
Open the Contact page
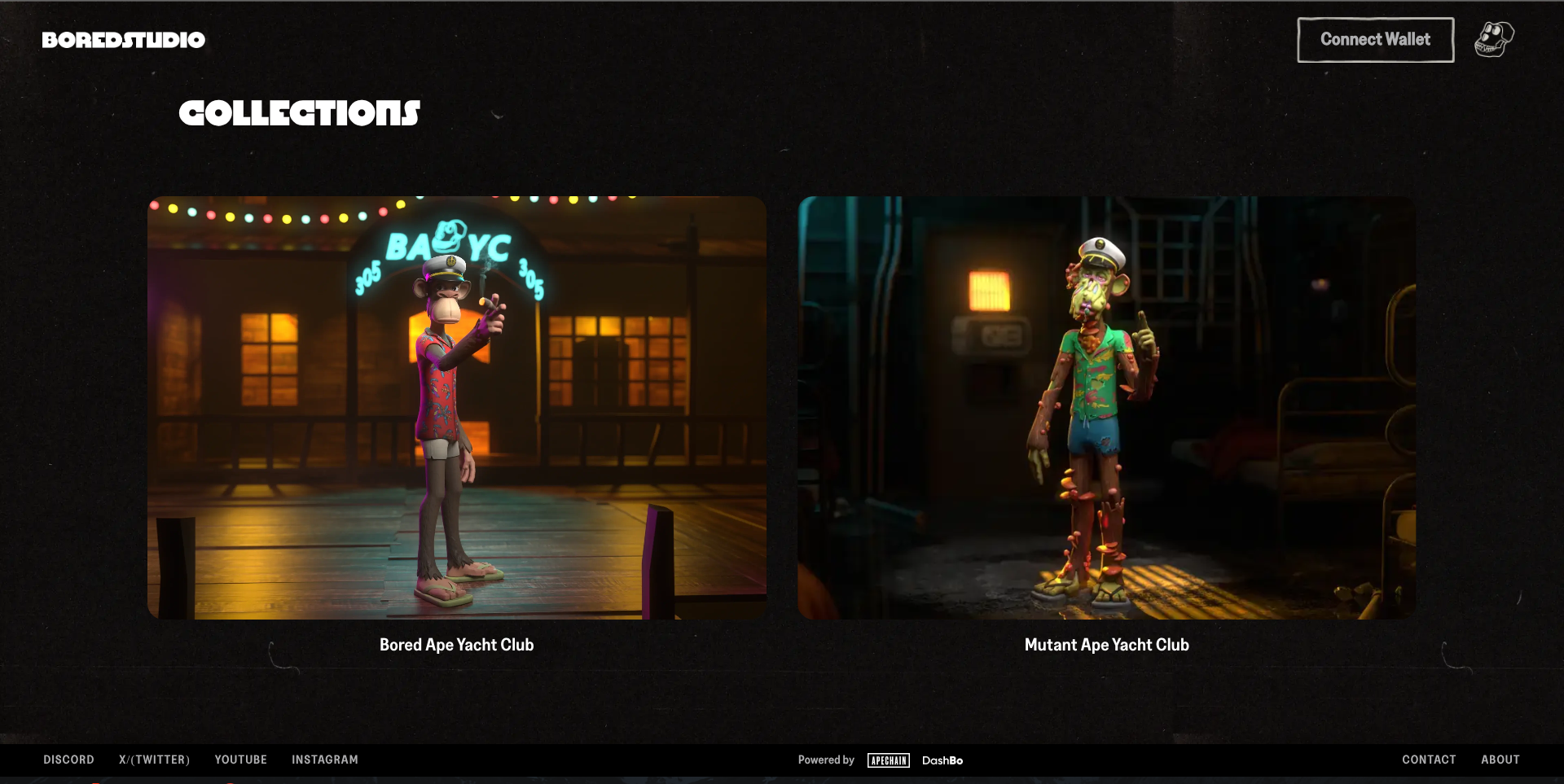tap(1429, 760)
